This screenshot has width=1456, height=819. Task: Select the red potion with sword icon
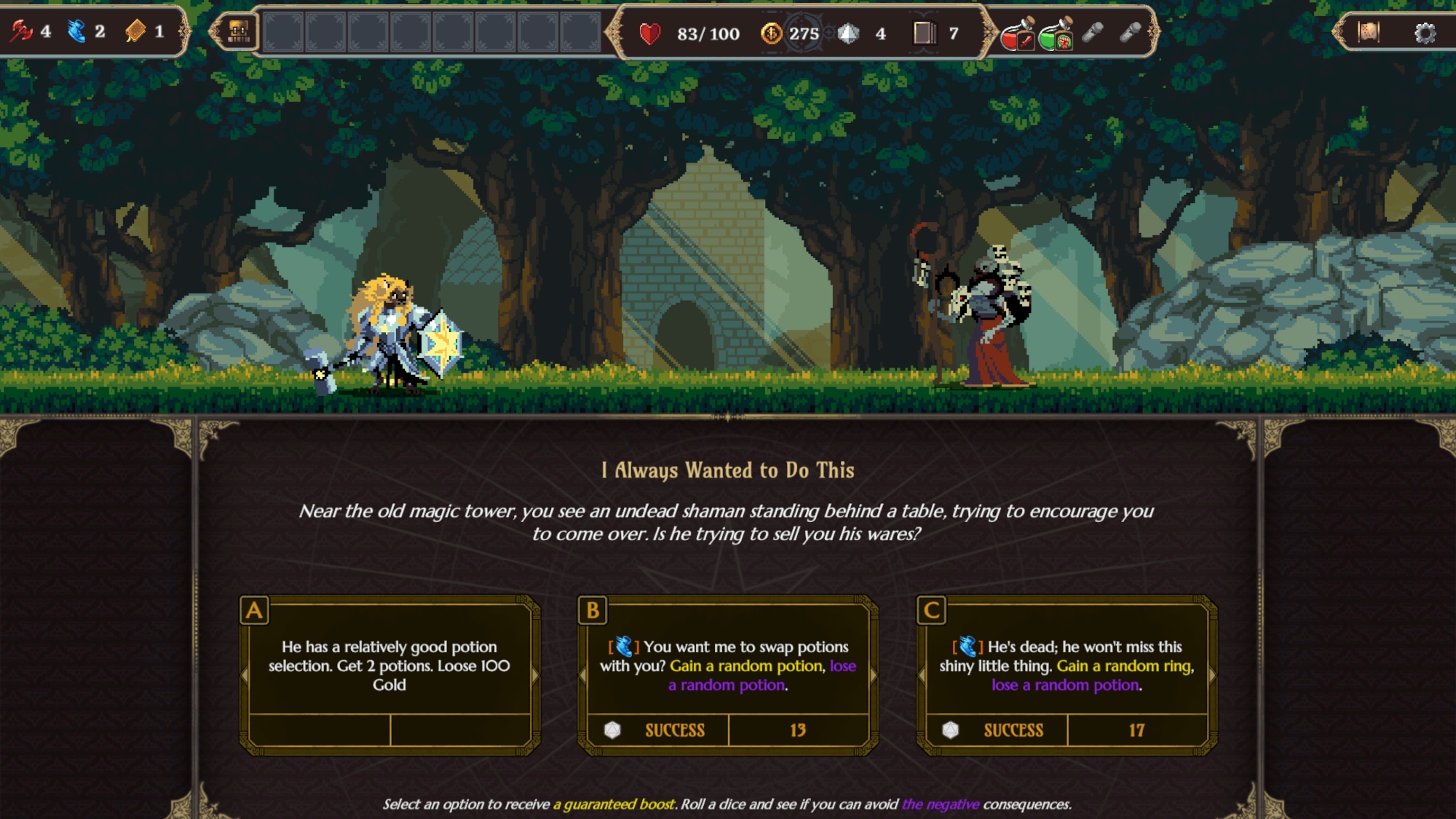(1017, 33)
